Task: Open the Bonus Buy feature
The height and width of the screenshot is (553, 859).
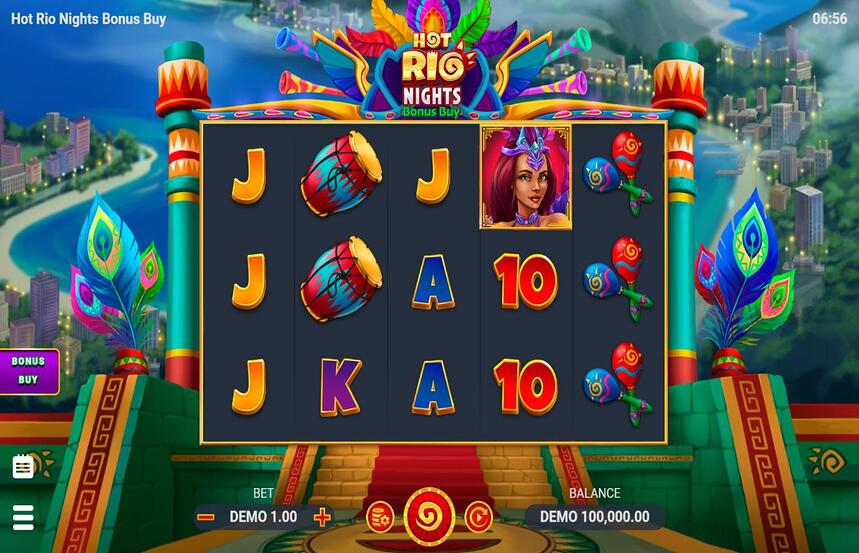Action: [28, 370]
